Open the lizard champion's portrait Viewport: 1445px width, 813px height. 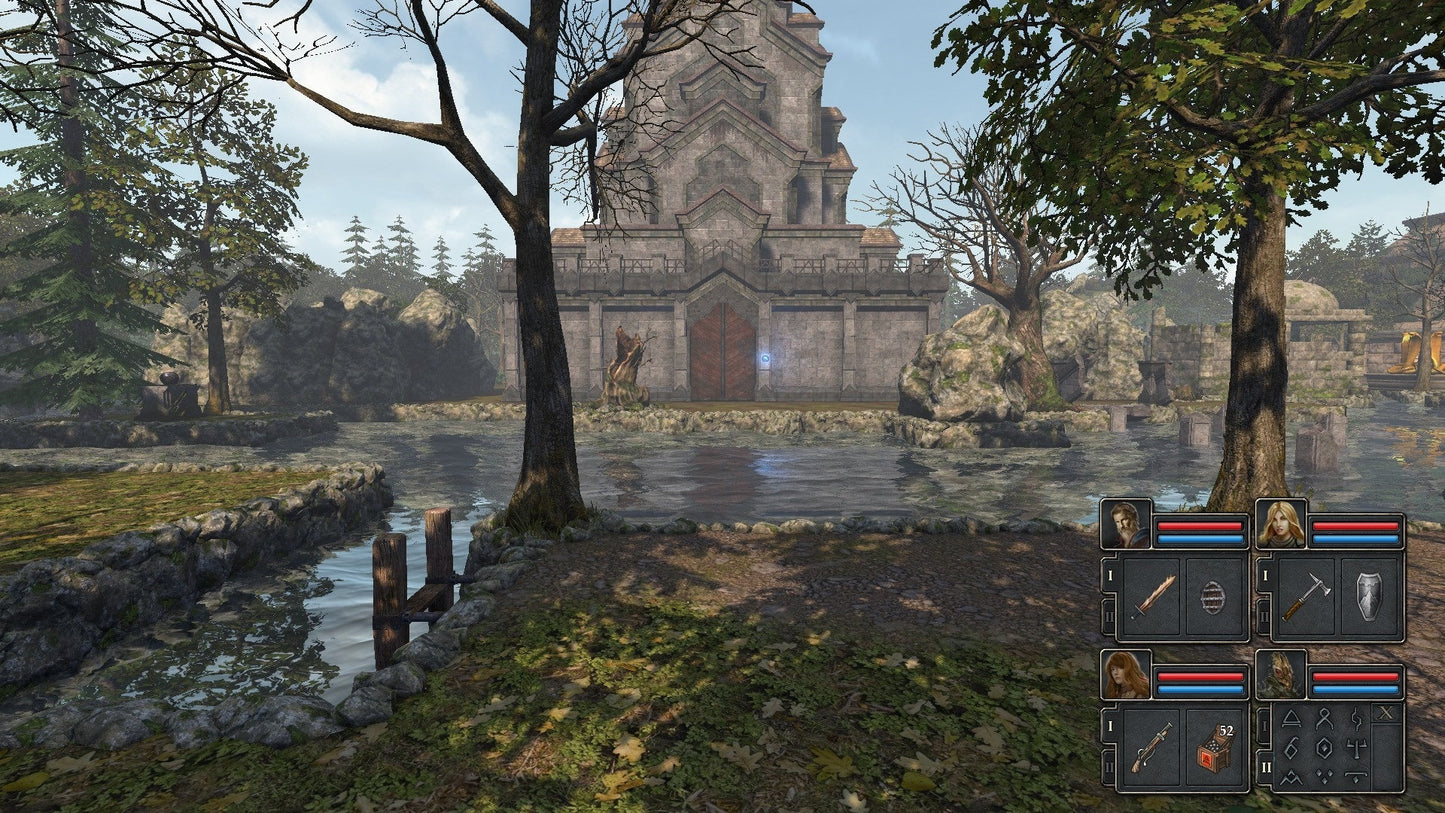1280,675
